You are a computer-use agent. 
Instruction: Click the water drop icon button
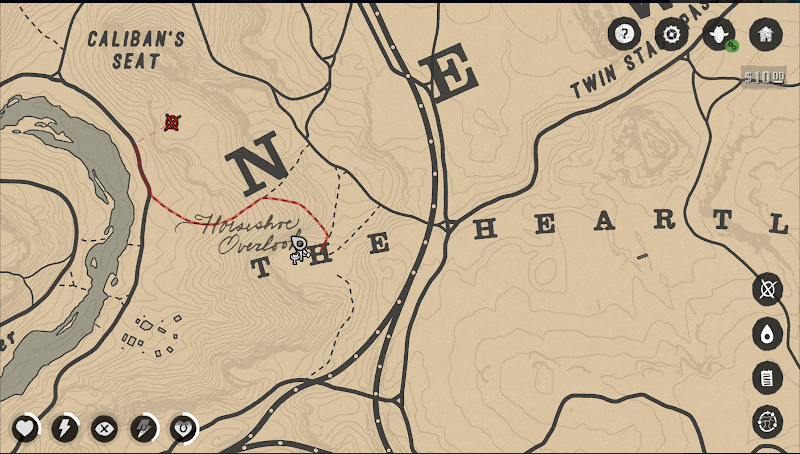point(767,334)
